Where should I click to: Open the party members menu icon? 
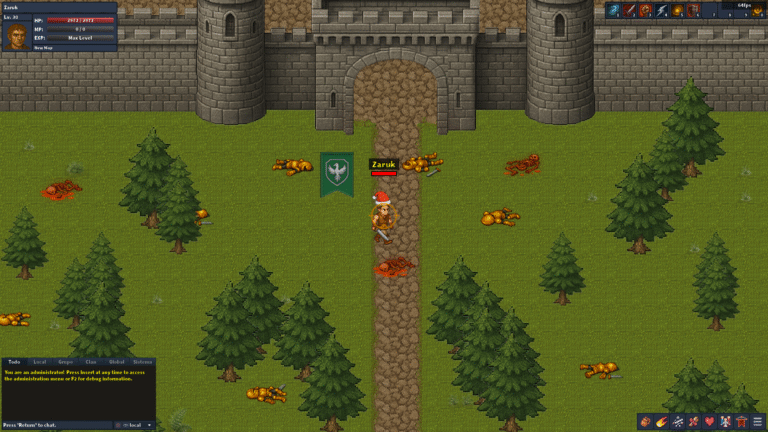click(726, 422)
